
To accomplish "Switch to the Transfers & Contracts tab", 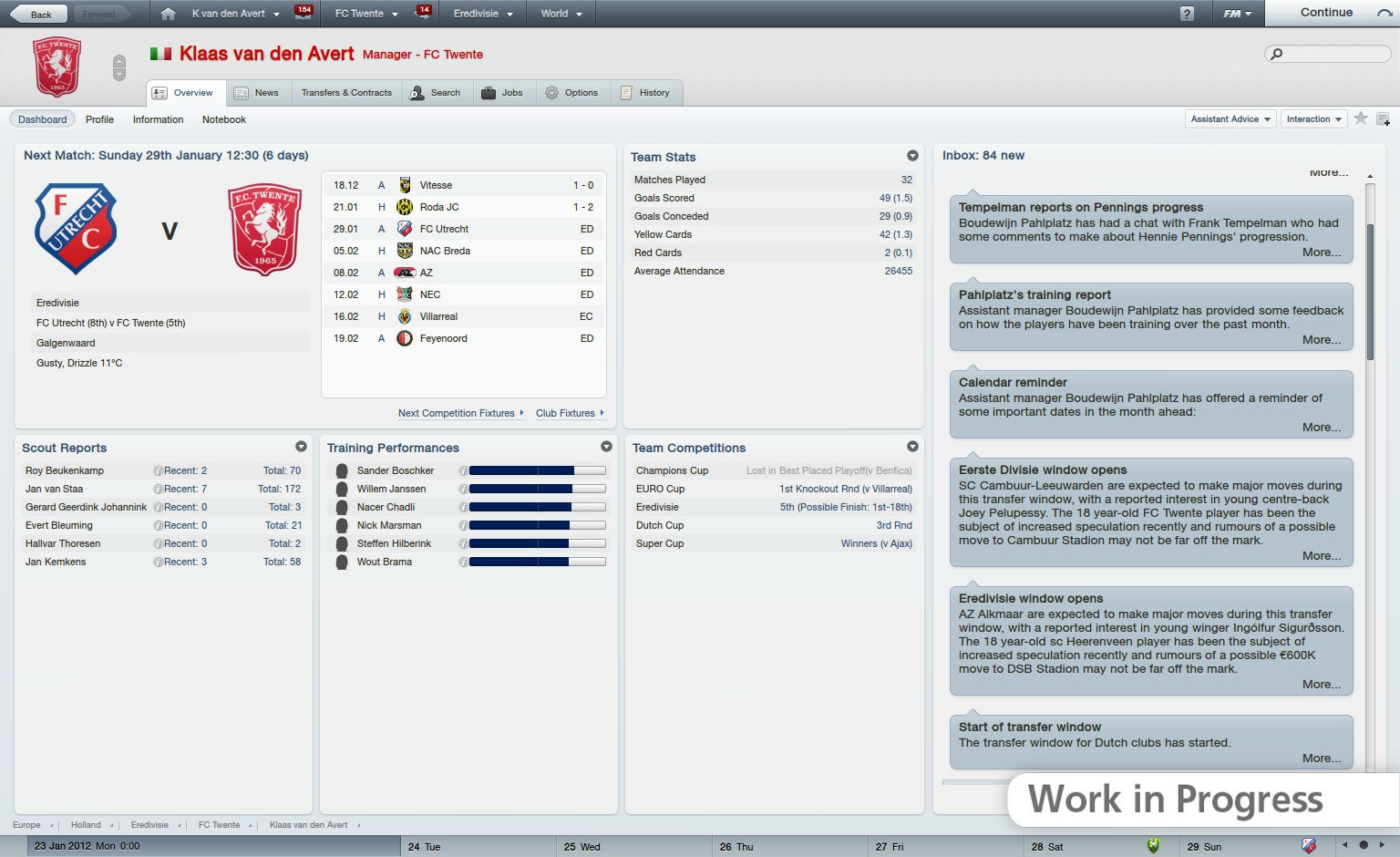I will pyautogui.click(x=346, y=92).
